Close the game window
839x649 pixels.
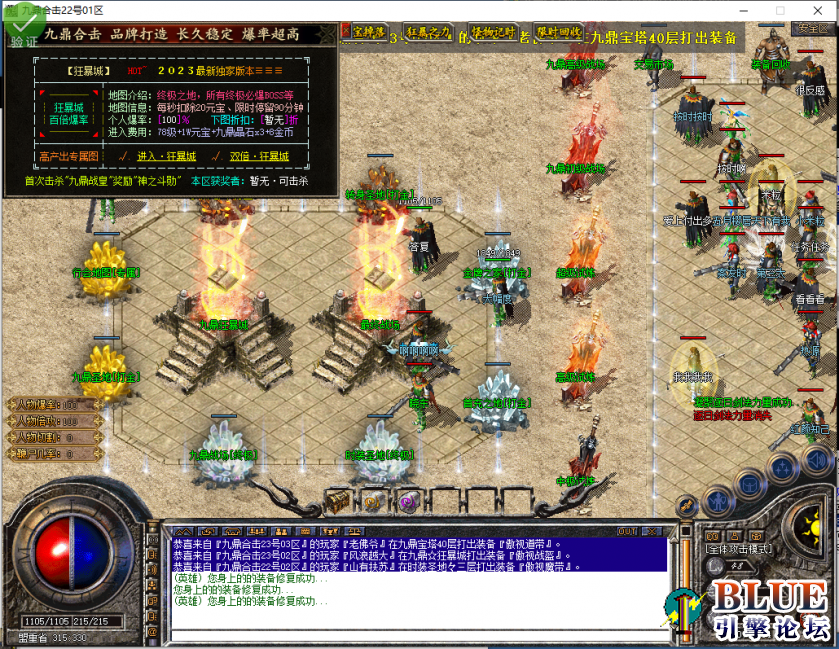coord(824,9)
